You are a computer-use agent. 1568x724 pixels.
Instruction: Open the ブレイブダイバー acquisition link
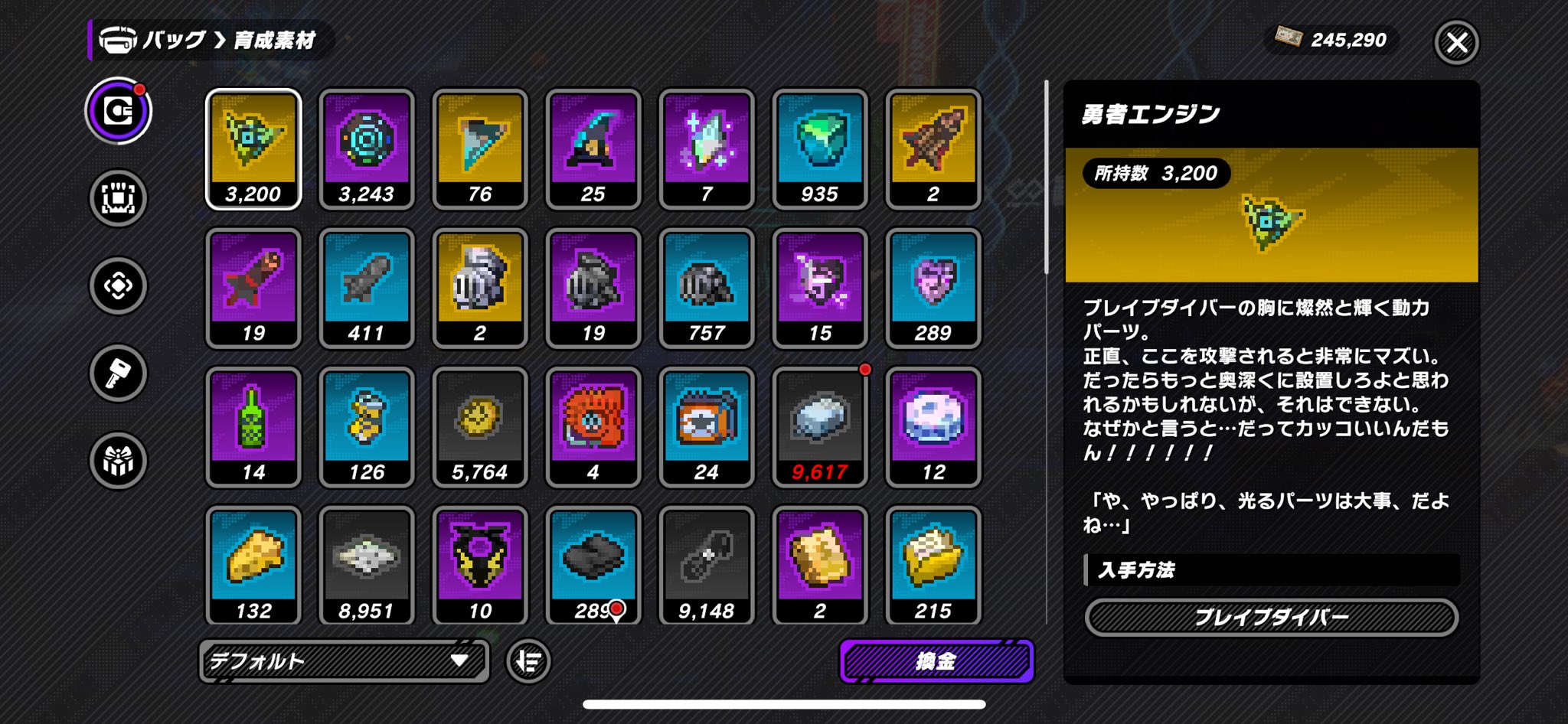point(1271,618)
